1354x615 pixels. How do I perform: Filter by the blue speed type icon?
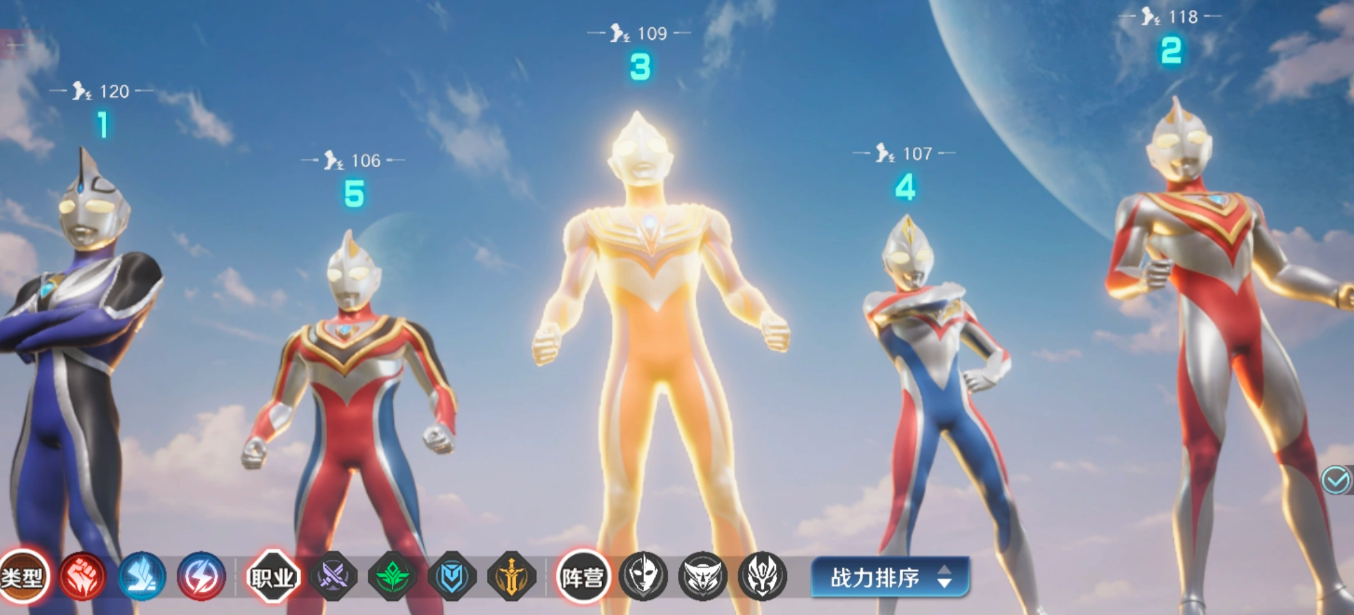point(142,577)
